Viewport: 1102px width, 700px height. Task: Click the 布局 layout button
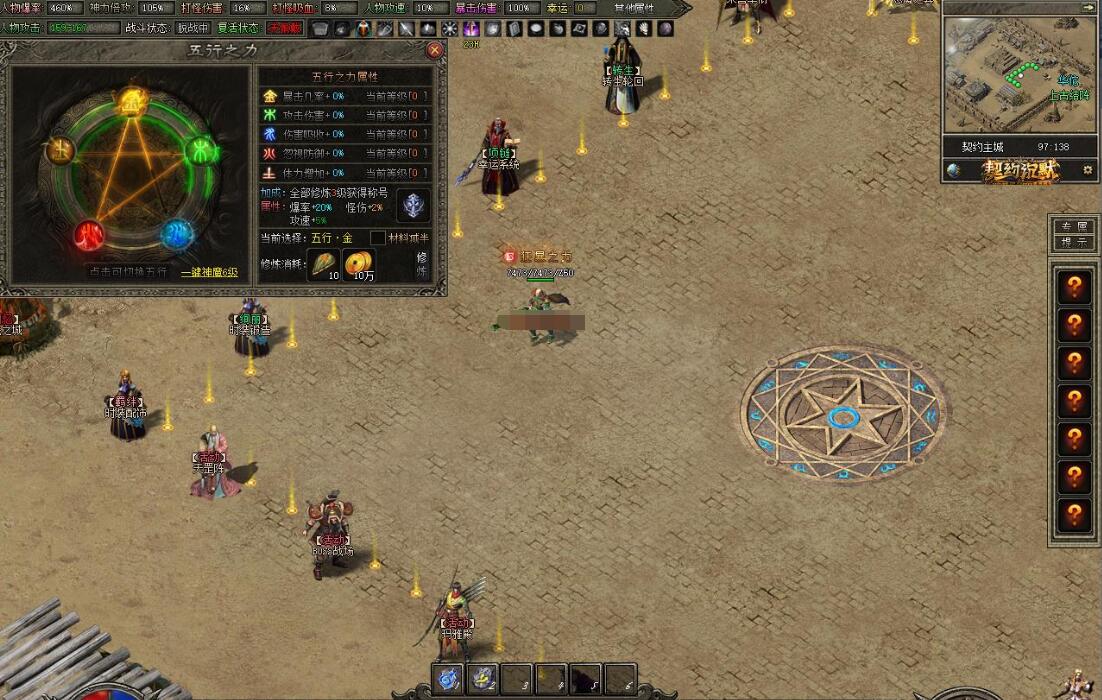pos(1074,227)
